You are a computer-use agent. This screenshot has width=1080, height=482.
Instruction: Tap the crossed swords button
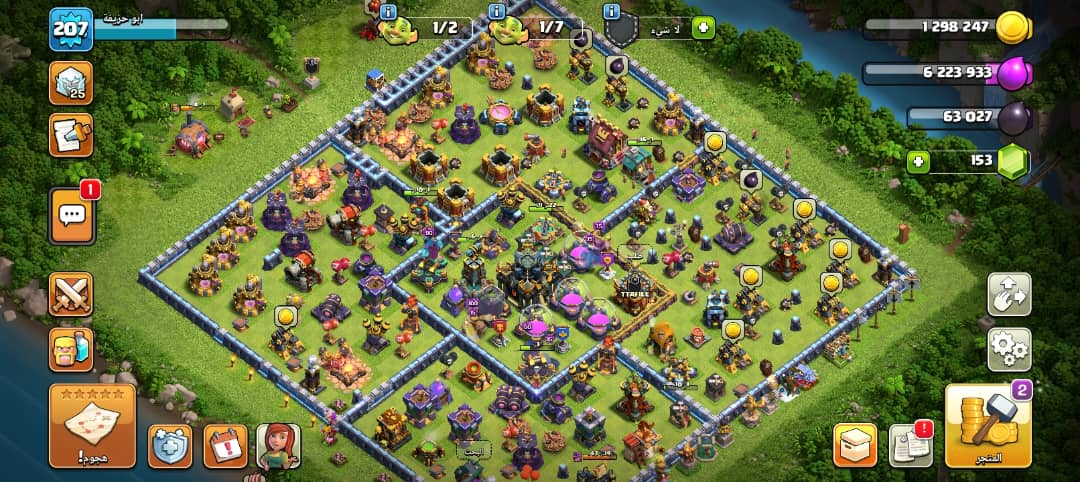coord(71,294)
